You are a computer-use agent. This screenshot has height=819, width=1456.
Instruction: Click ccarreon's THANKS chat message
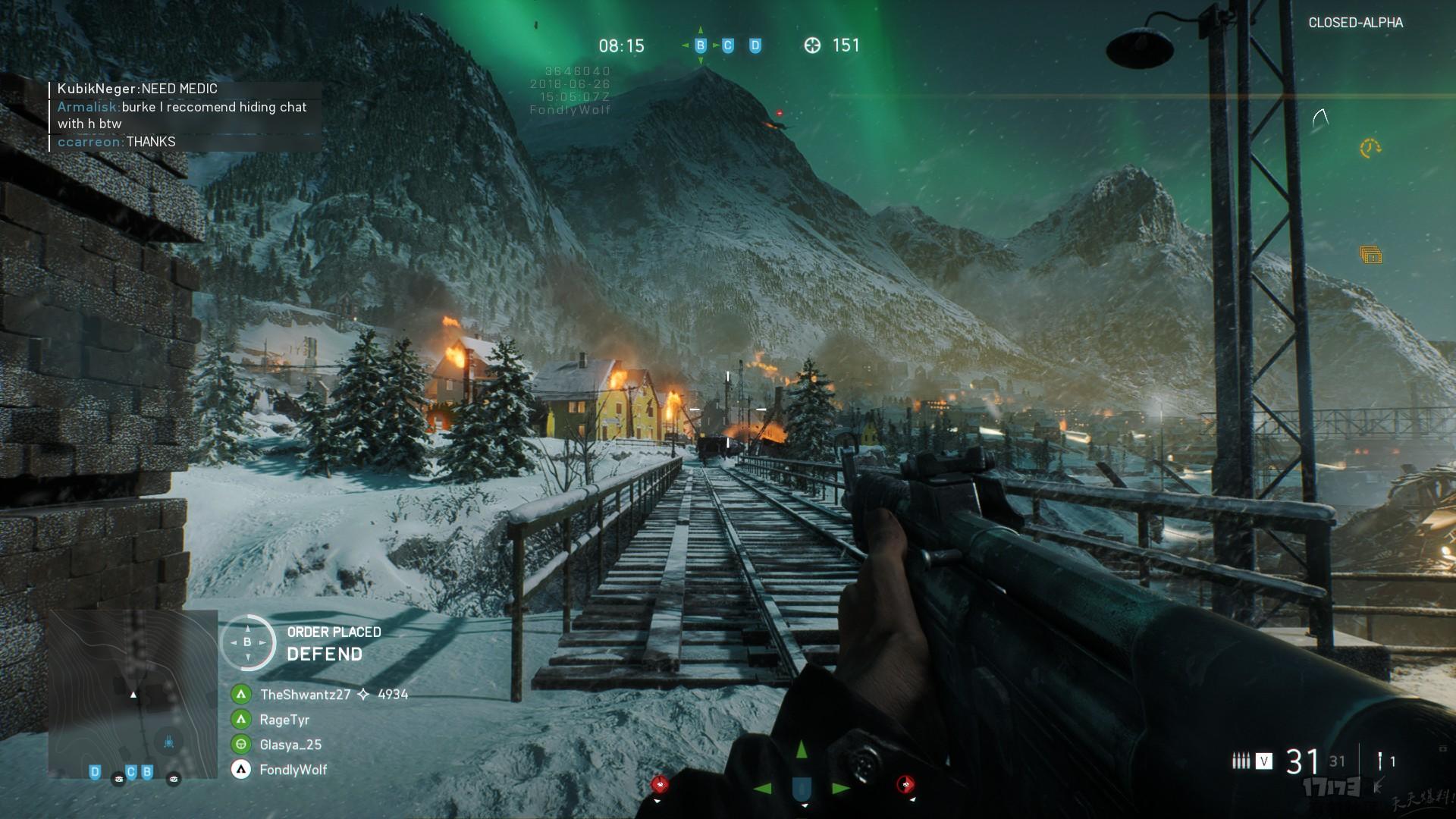pyautogui.click(x=117, y=142)
